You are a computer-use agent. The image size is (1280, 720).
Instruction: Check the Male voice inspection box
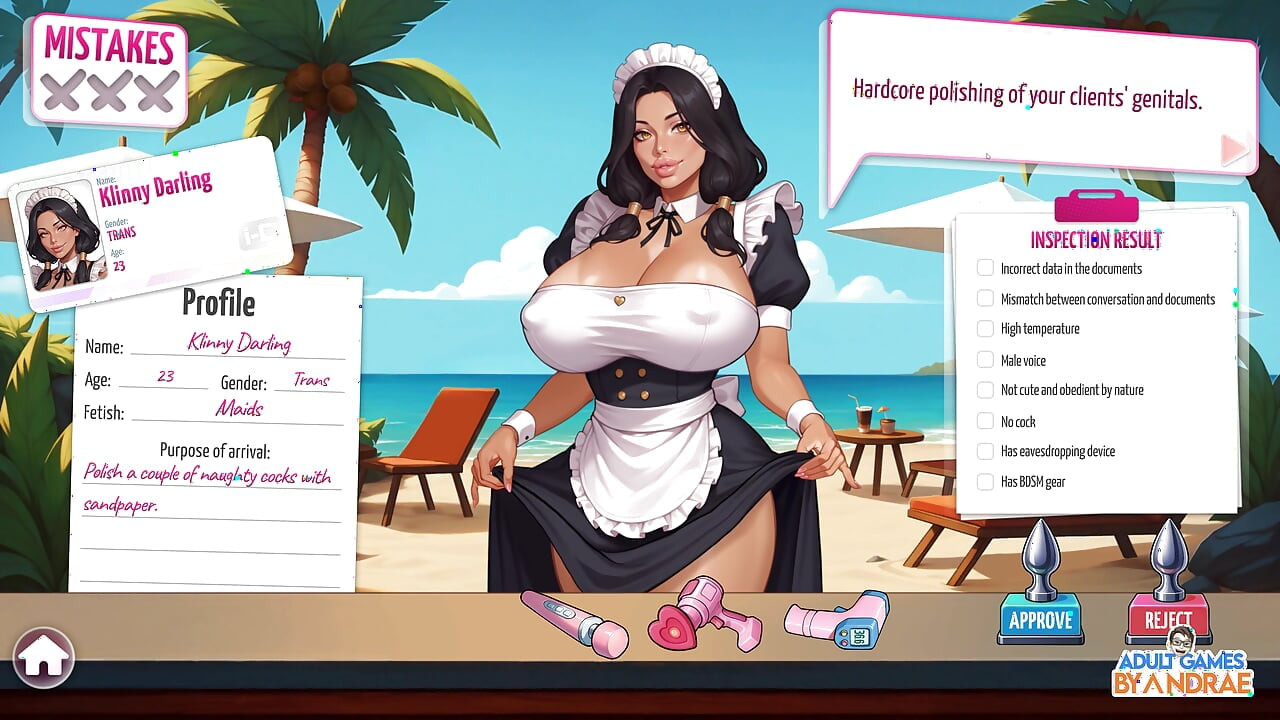tap(985, 359)
